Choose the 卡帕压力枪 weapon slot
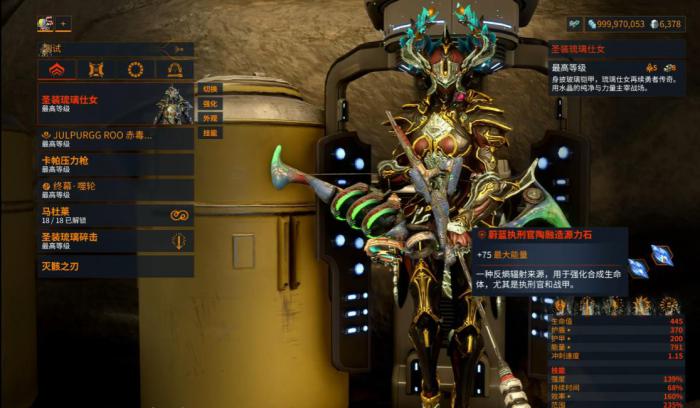Viewport: 700px width, 408px height. click(x=115, y=164)
